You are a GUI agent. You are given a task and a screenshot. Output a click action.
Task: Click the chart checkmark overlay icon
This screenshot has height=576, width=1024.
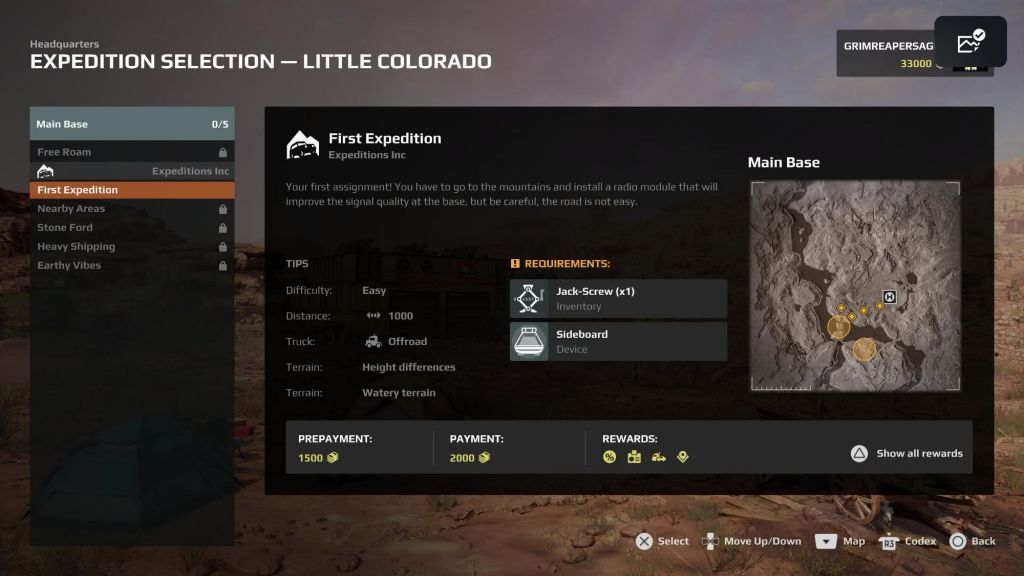pos(970,42)
